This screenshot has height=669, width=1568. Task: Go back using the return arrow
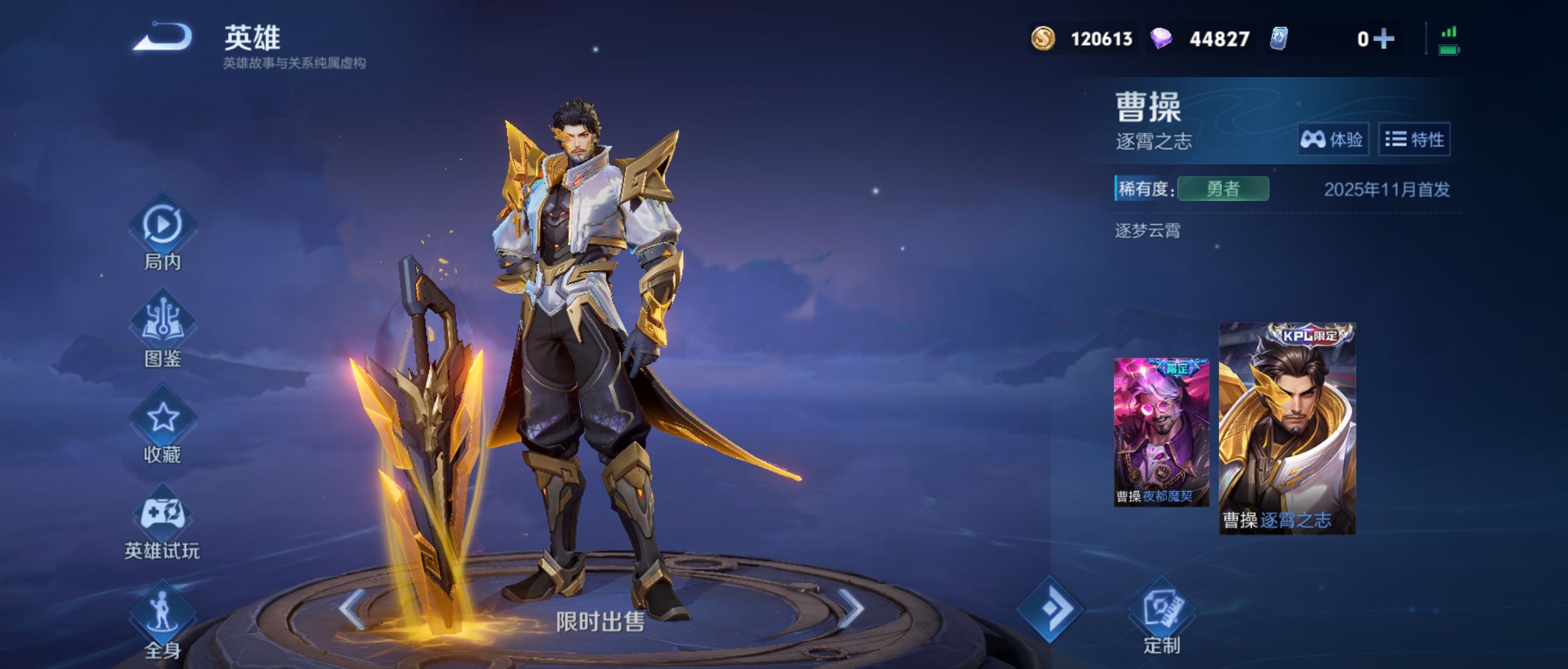pyautogui.click(x=163, y=37)
